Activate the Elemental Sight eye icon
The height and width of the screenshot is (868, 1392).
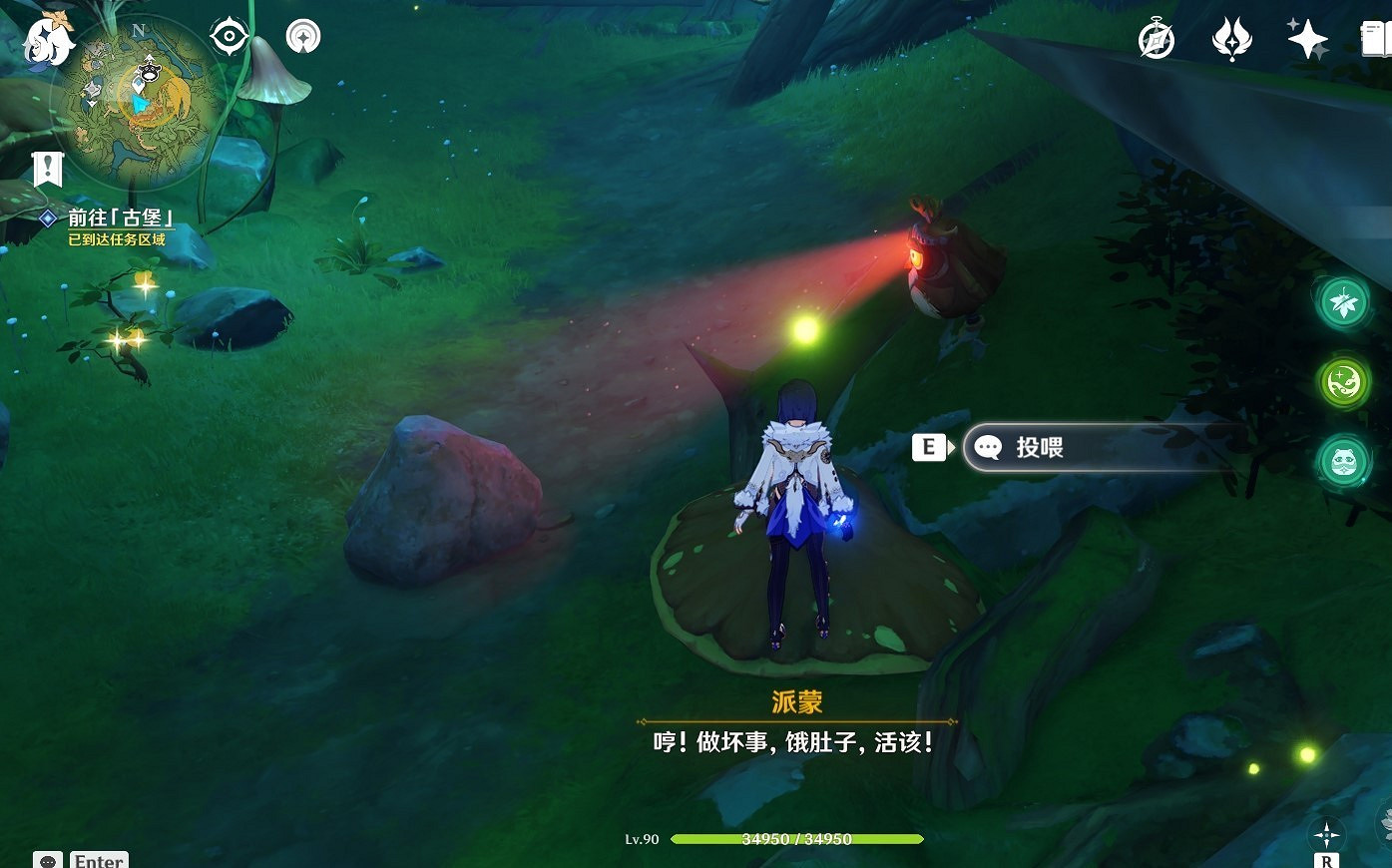pyautogui.click(x=228, y=35)
